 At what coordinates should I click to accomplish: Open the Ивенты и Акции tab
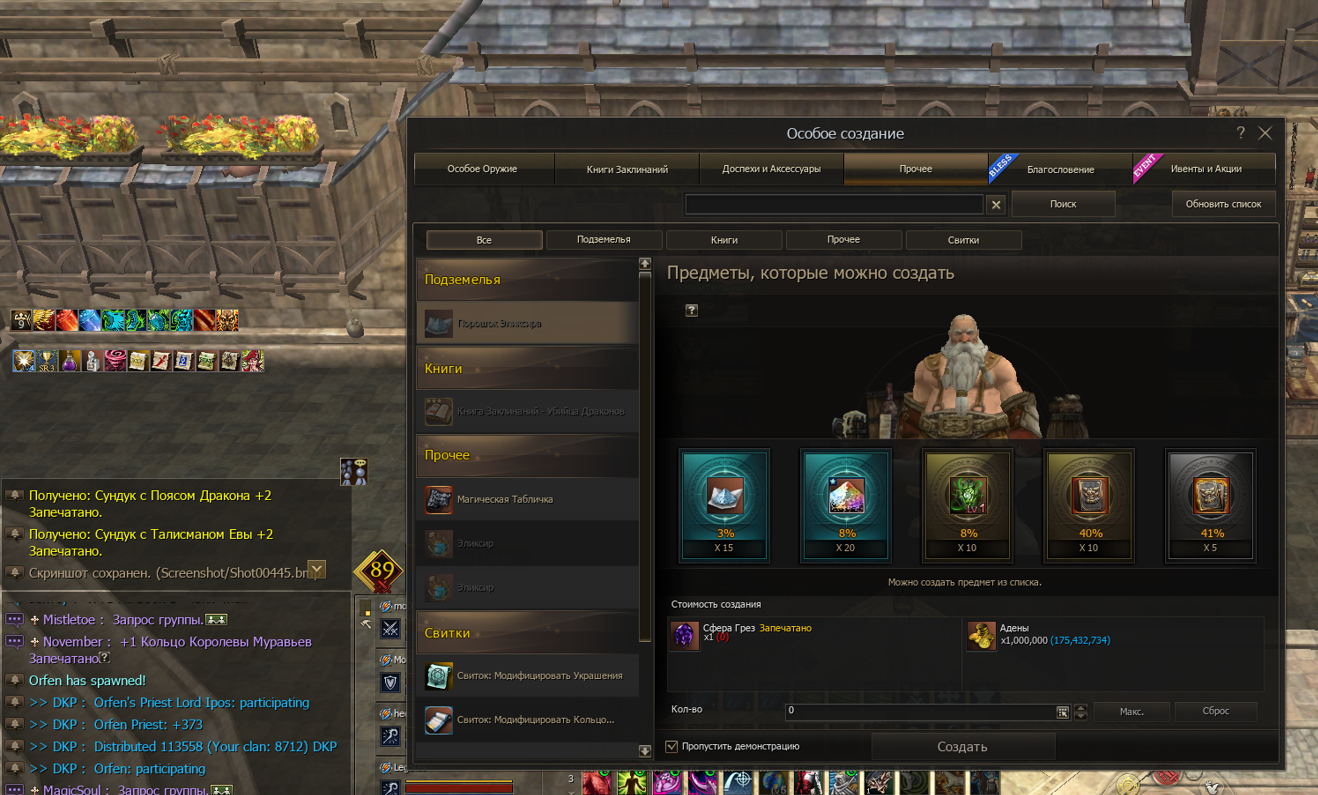click(1205, 169)
